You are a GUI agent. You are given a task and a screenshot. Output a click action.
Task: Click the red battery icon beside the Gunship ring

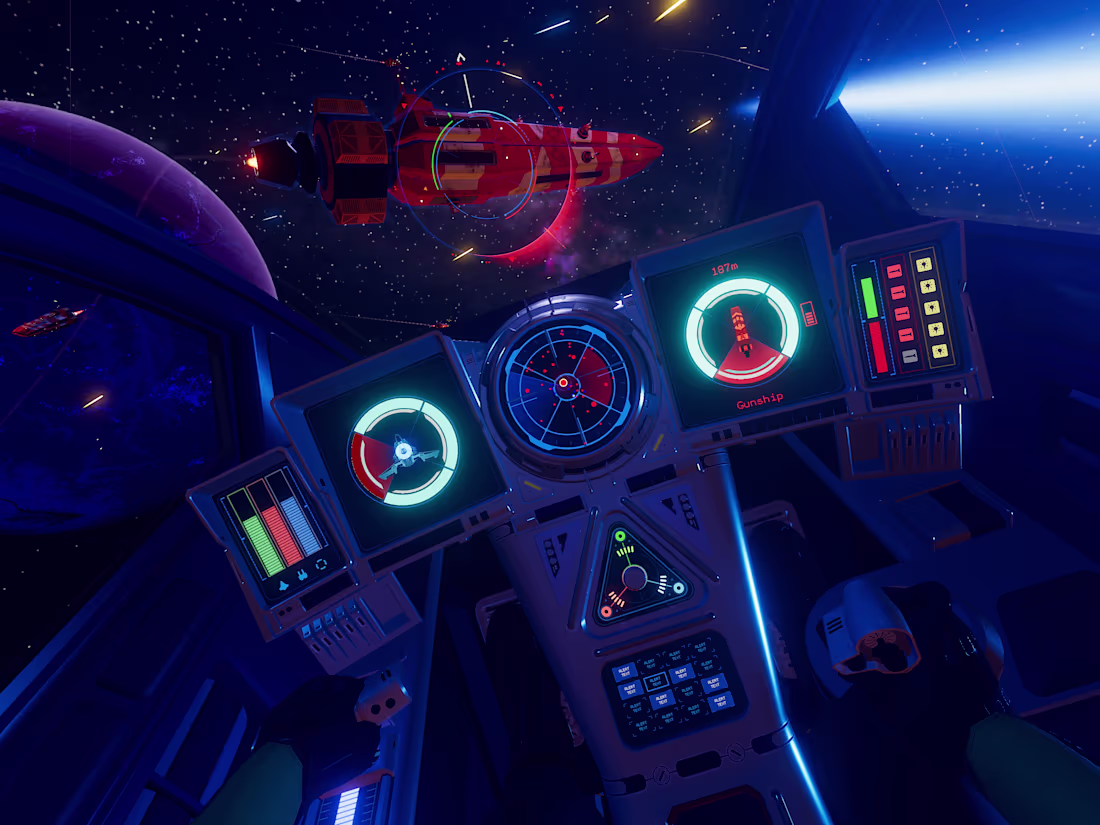(810, 312)
